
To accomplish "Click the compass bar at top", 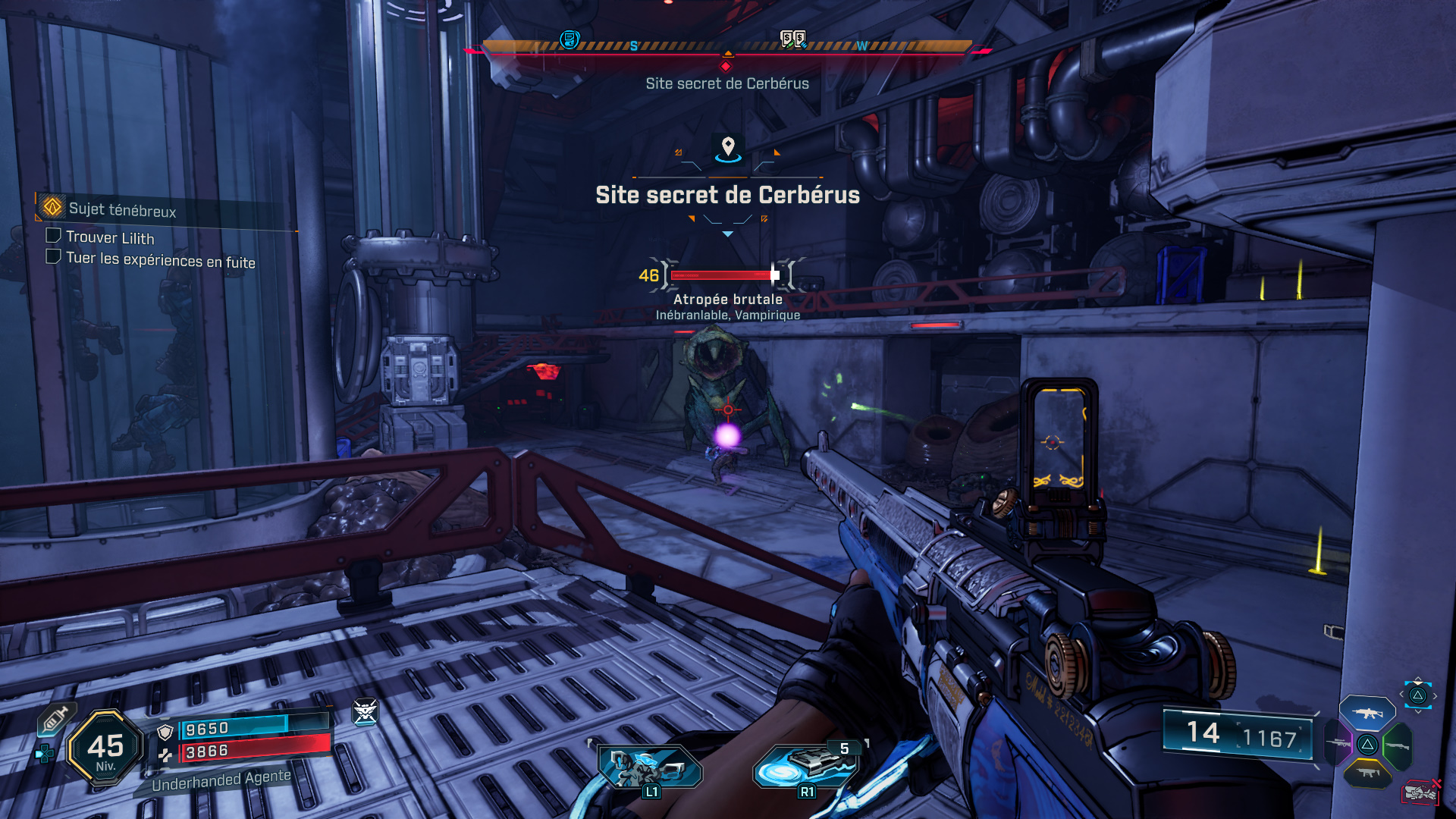I will coord(726,47).
